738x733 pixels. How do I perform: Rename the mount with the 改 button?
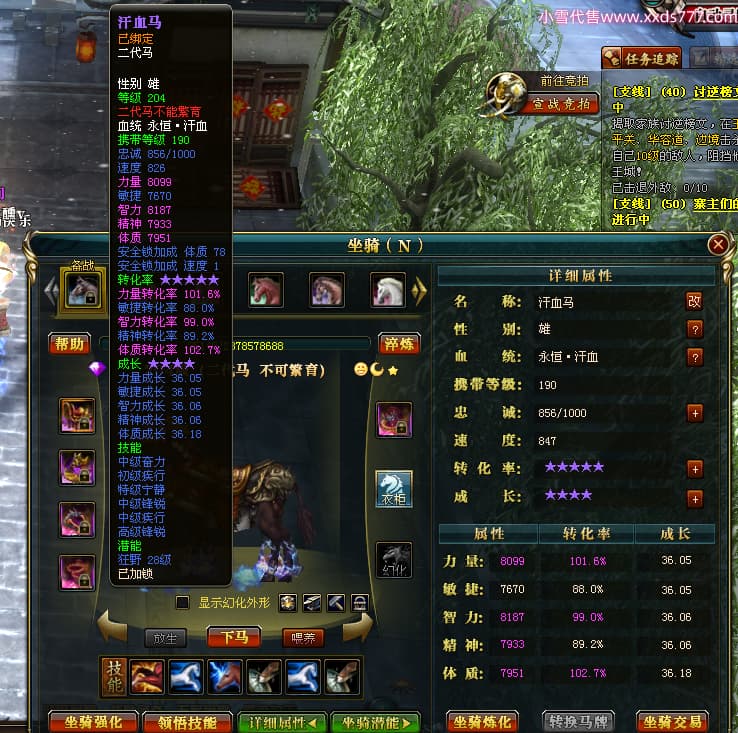click(695, 301)
